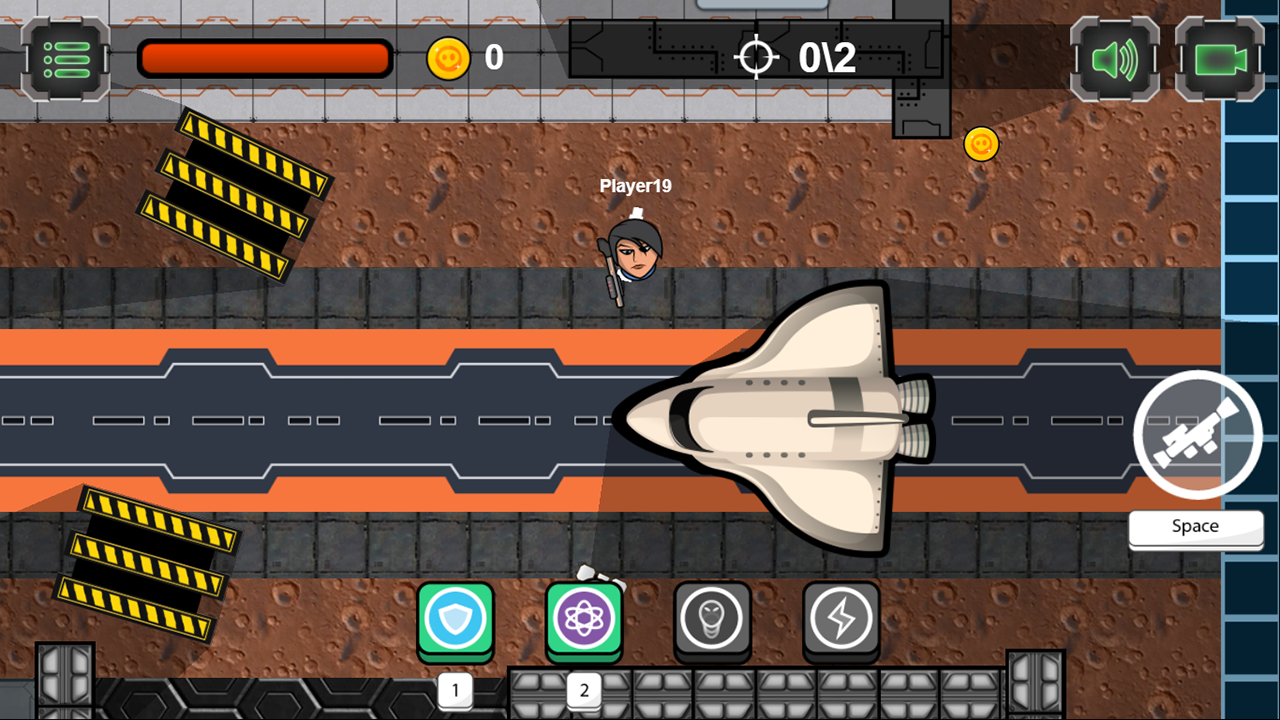Image resolution: width=1280 pixels, height=720 pixels.
Task: Select hotbar slot 1
Action: [455, 689]
